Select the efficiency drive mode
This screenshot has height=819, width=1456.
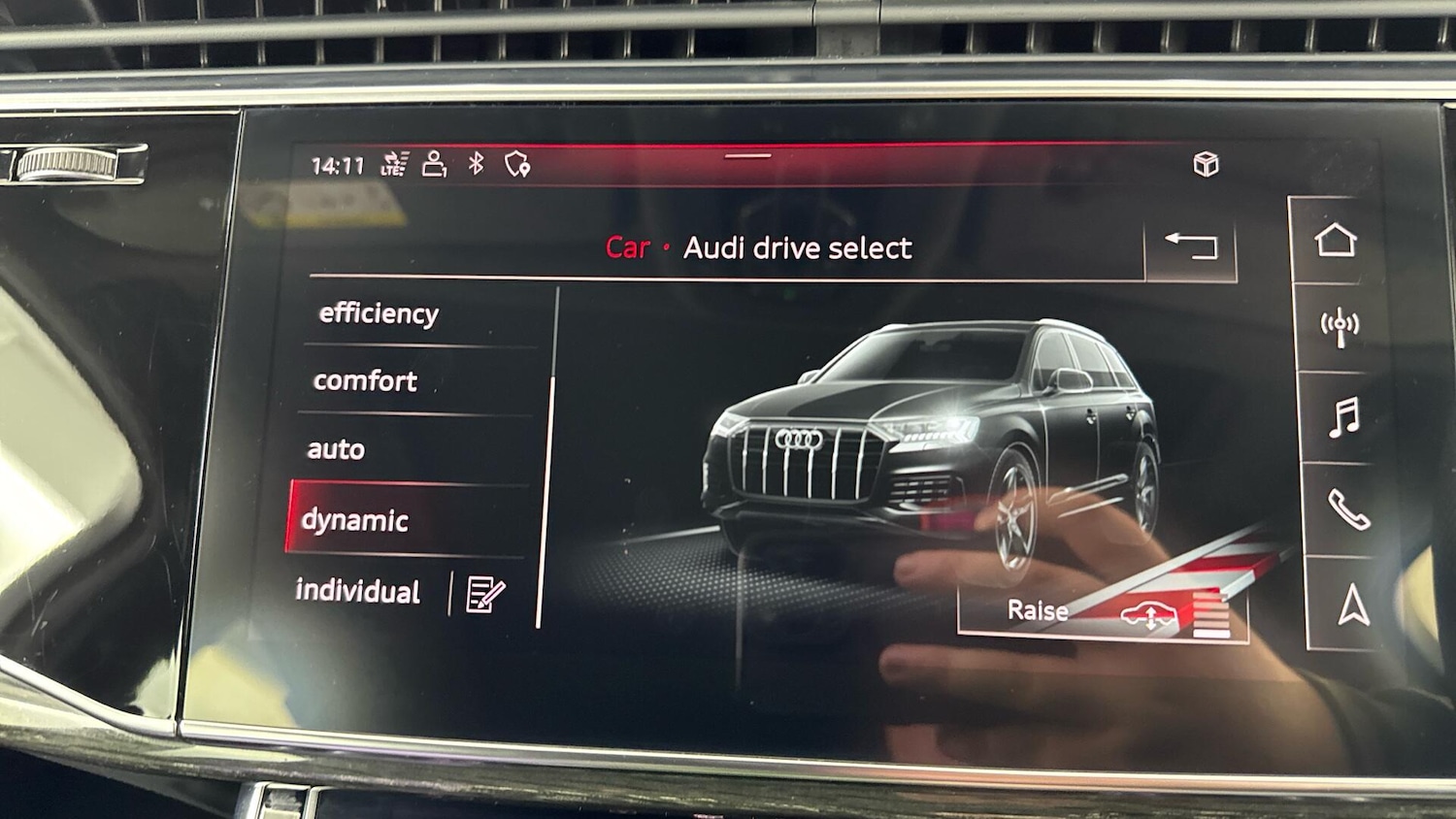(x=377, y=312)
